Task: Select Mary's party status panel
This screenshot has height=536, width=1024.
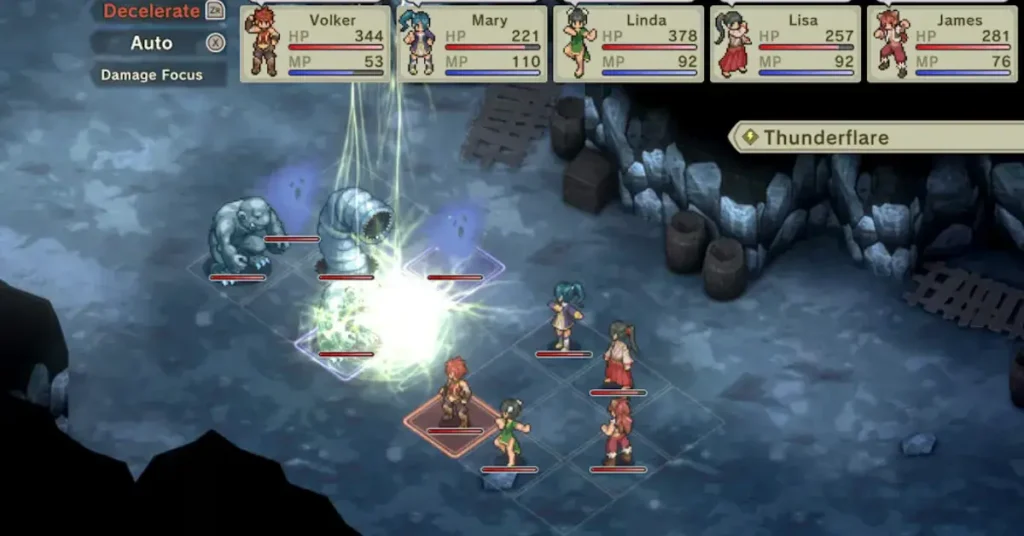Action: coord(472,43)
